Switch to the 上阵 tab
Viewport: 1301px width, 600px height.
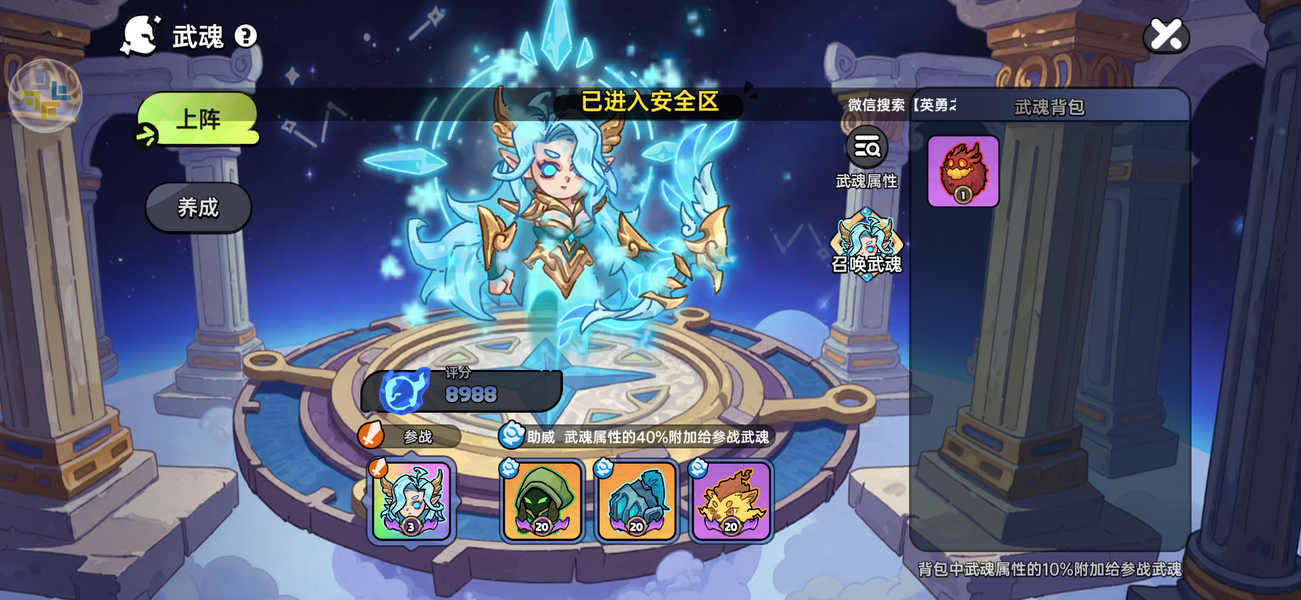[198, 120]
